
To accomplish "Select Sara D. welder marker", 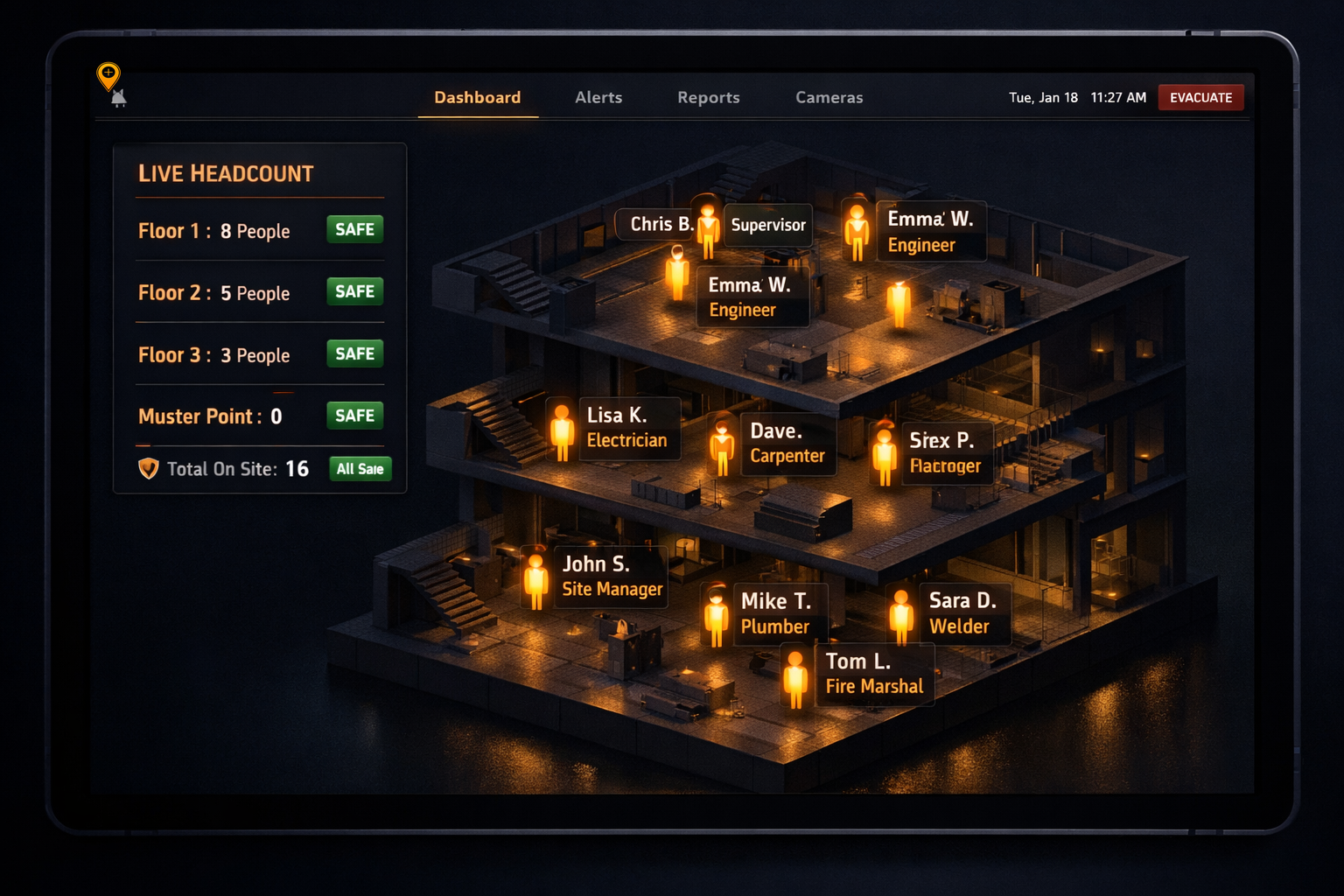I will click(x=900, y=615).
